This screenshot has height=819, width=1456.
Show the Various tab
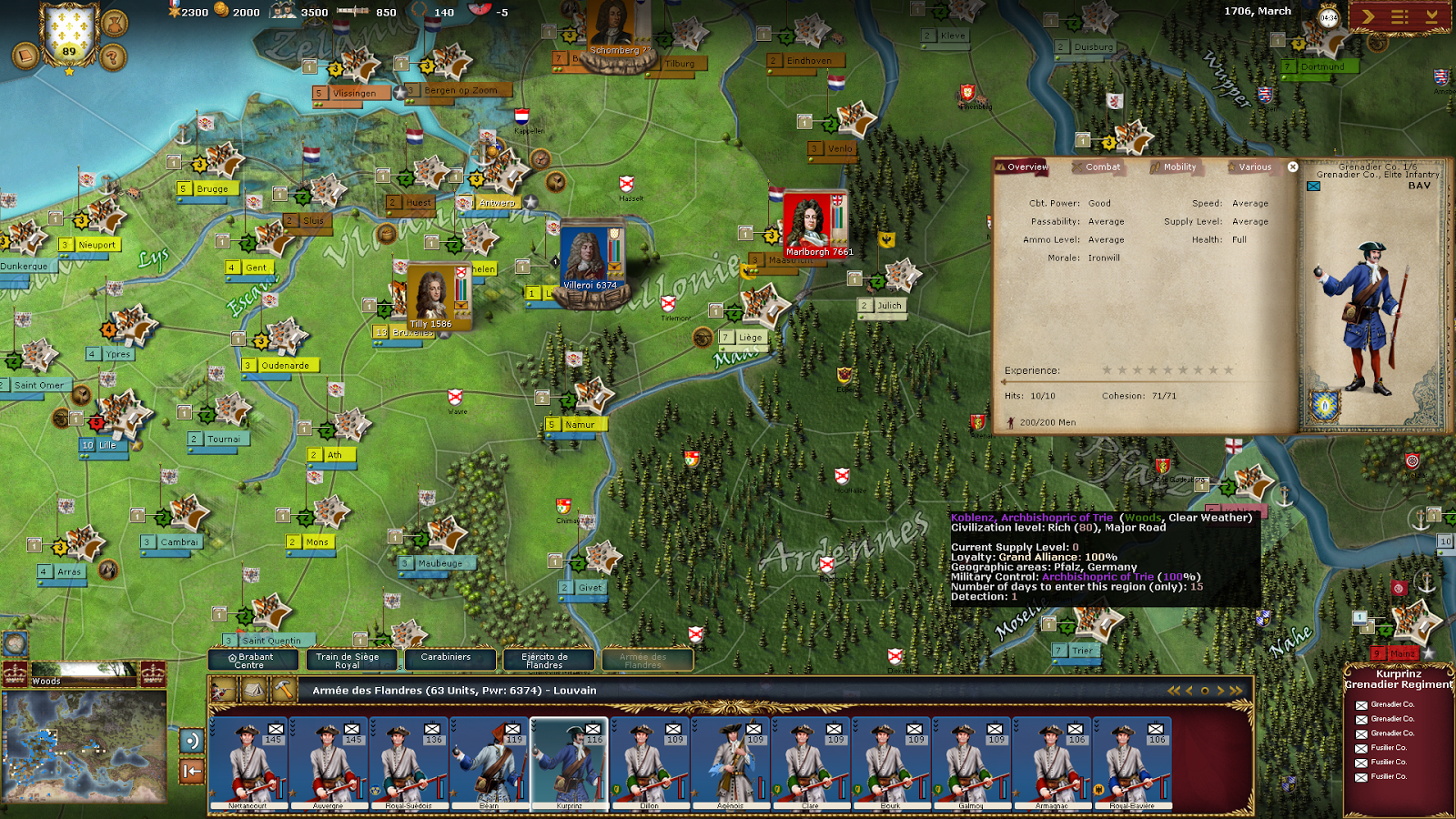coord(1254,167)
